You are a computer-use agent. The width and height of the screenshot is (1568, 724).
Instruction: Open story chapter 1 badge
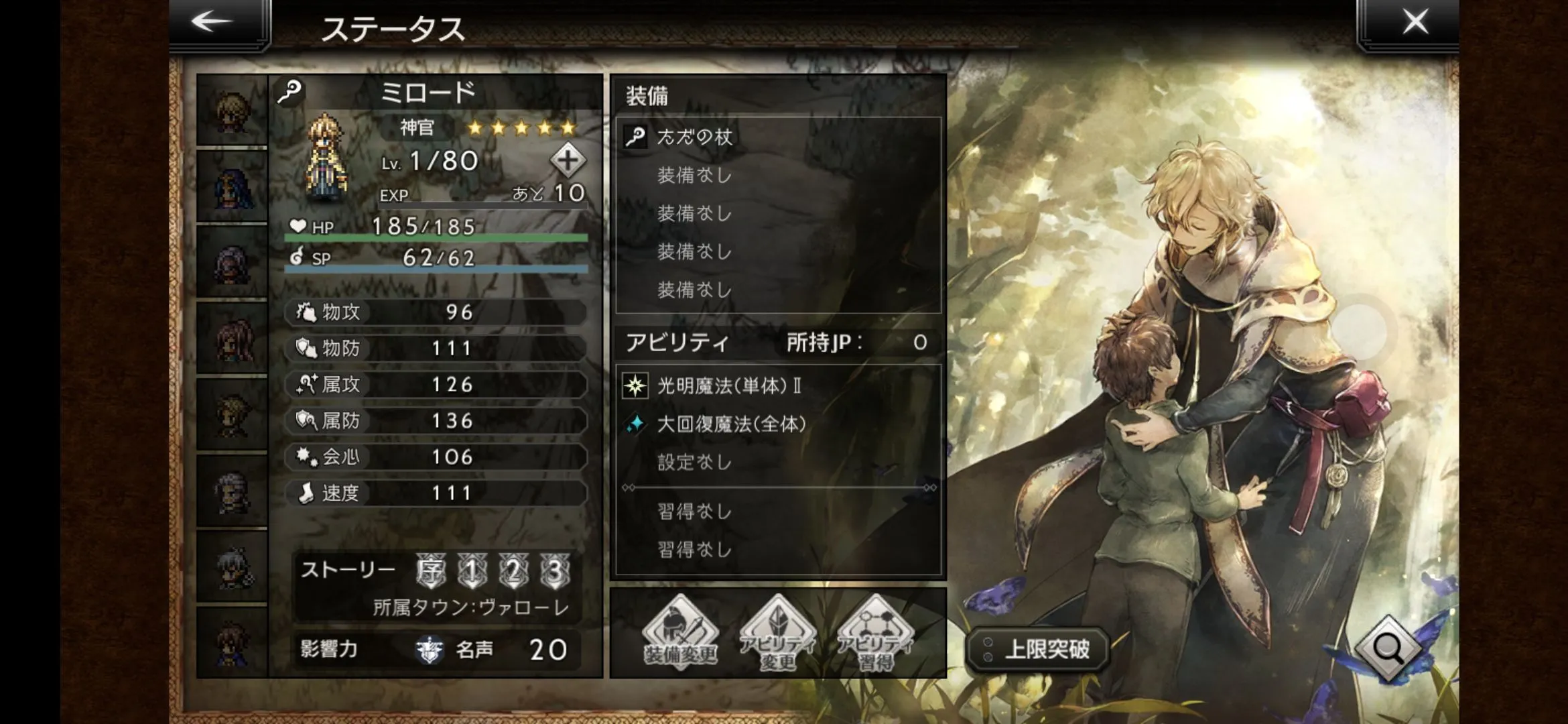coord(472,571)
